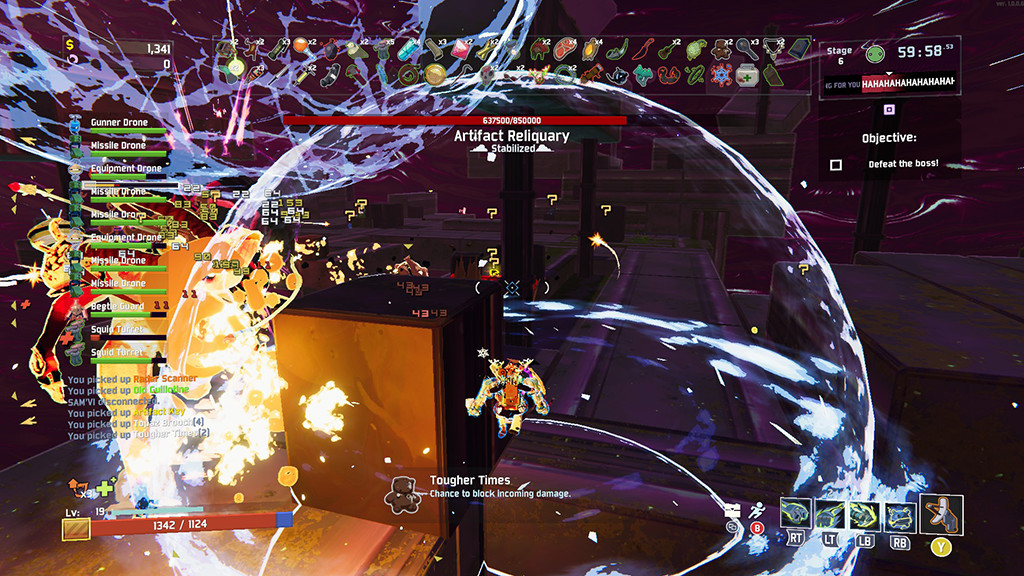Activate the Knuckleboom primary skill icon

[796, 514]
